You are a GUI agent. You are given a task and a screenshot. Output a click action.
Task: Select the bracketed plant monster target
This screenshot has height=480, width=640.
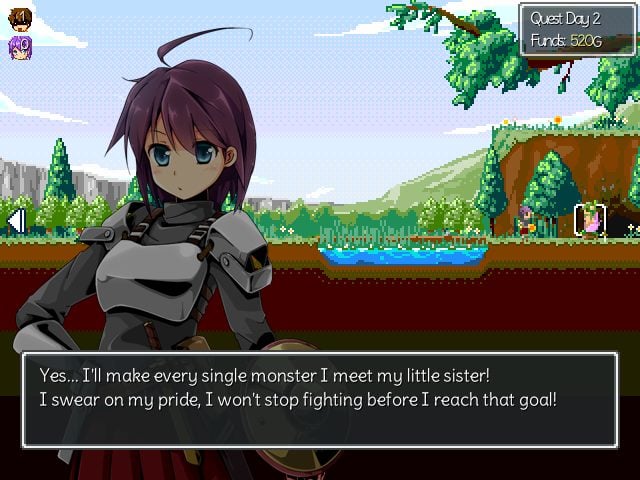590,221
